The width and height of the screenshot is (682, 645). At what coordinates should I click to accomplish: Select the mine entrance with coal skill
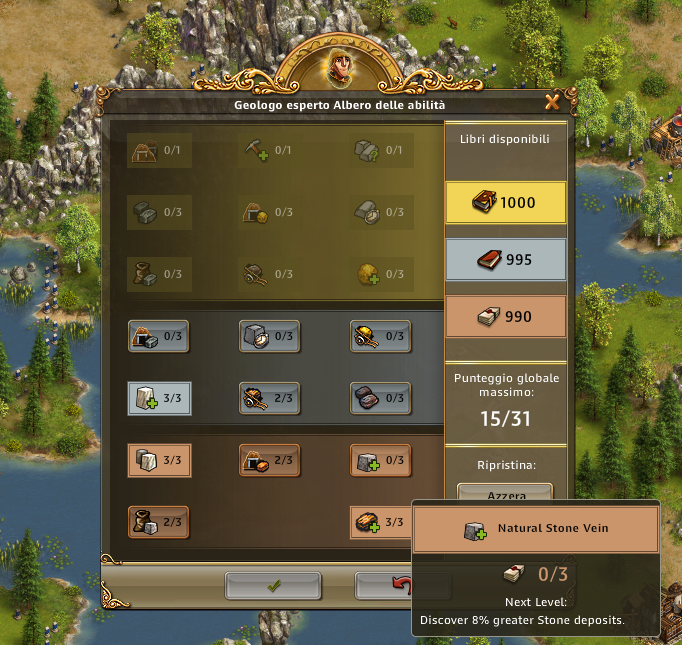pyautogui.click(x=160, y=336)
